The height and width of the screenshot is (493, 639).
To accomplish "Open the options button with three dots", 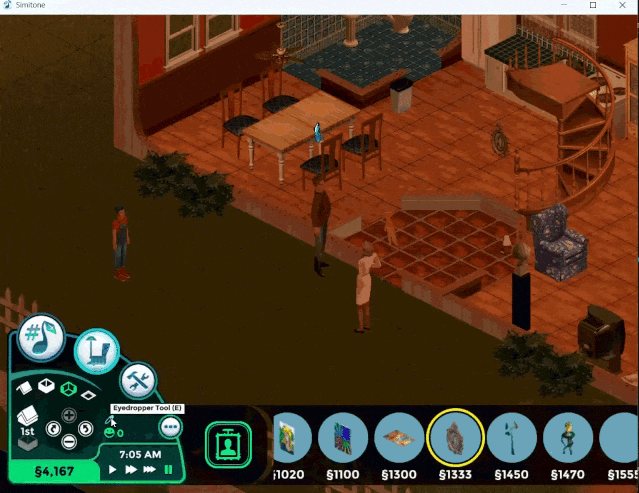I will (x=170, y=426).
